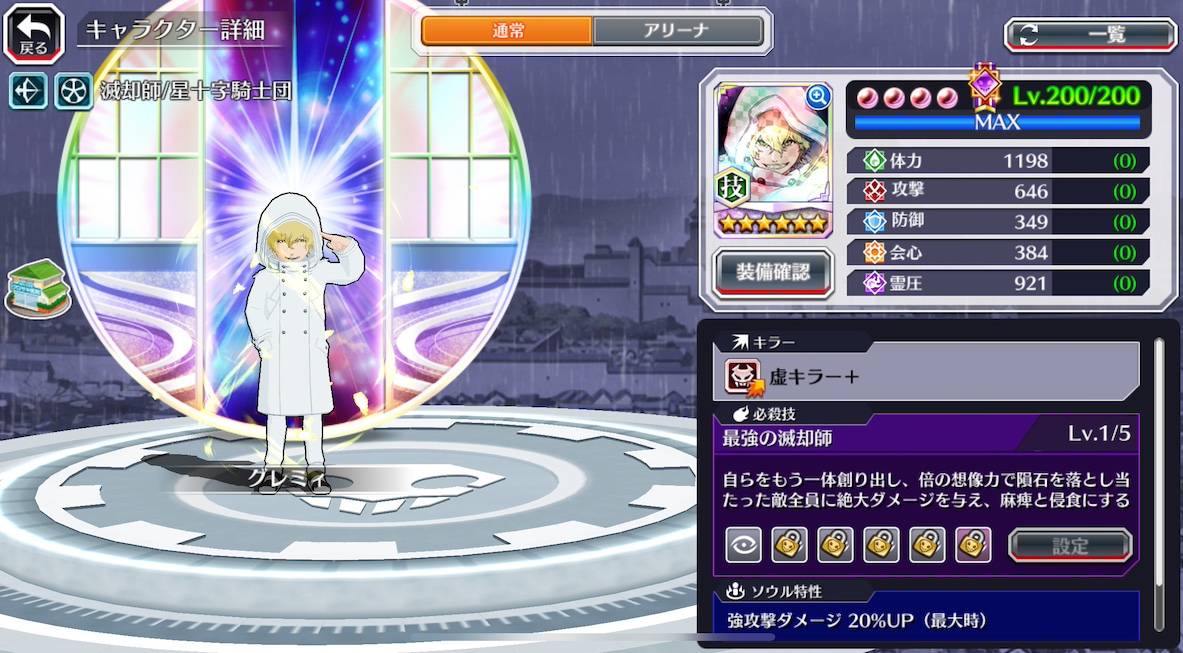The height and width of the screenshot is (653, 1183).
Task: Switch to the アリーナ tab
Action: tap(678, 31)
